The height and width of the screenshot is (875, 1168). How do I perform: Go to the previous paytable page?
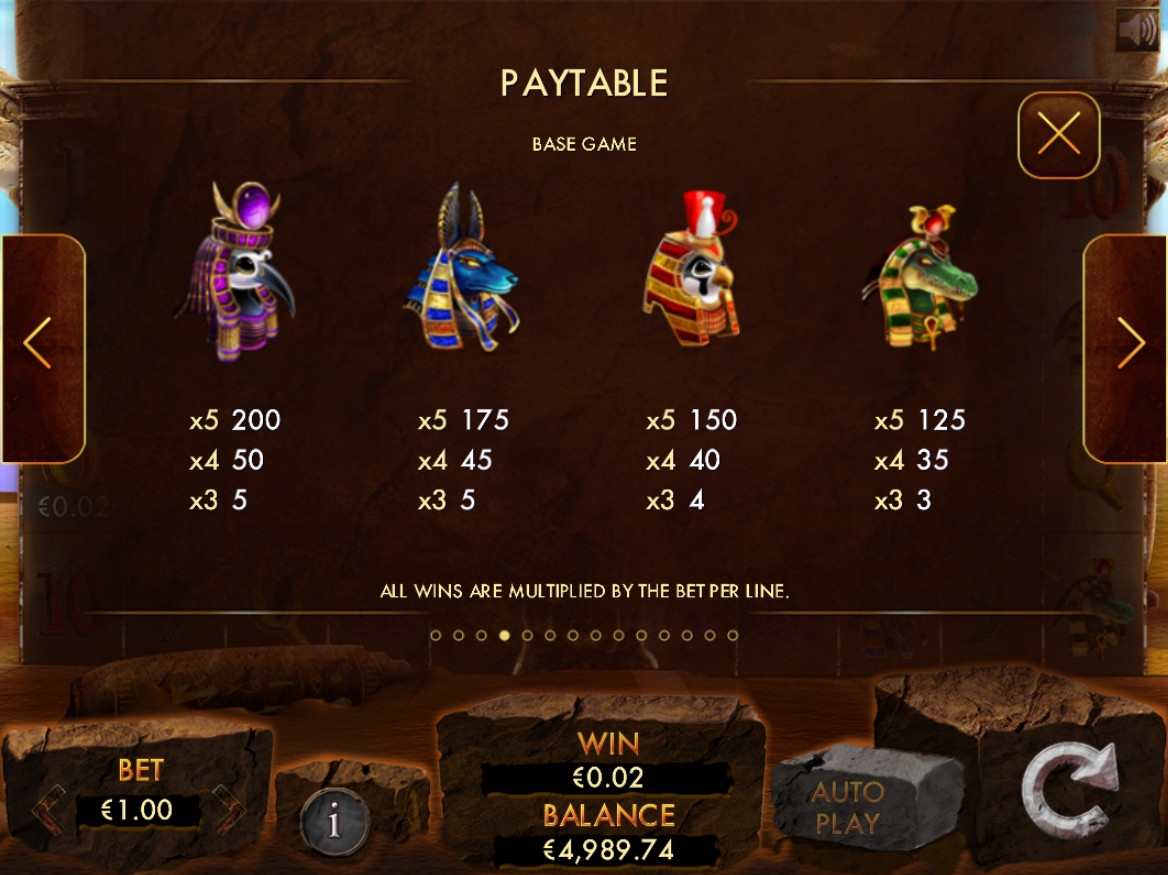38,345
